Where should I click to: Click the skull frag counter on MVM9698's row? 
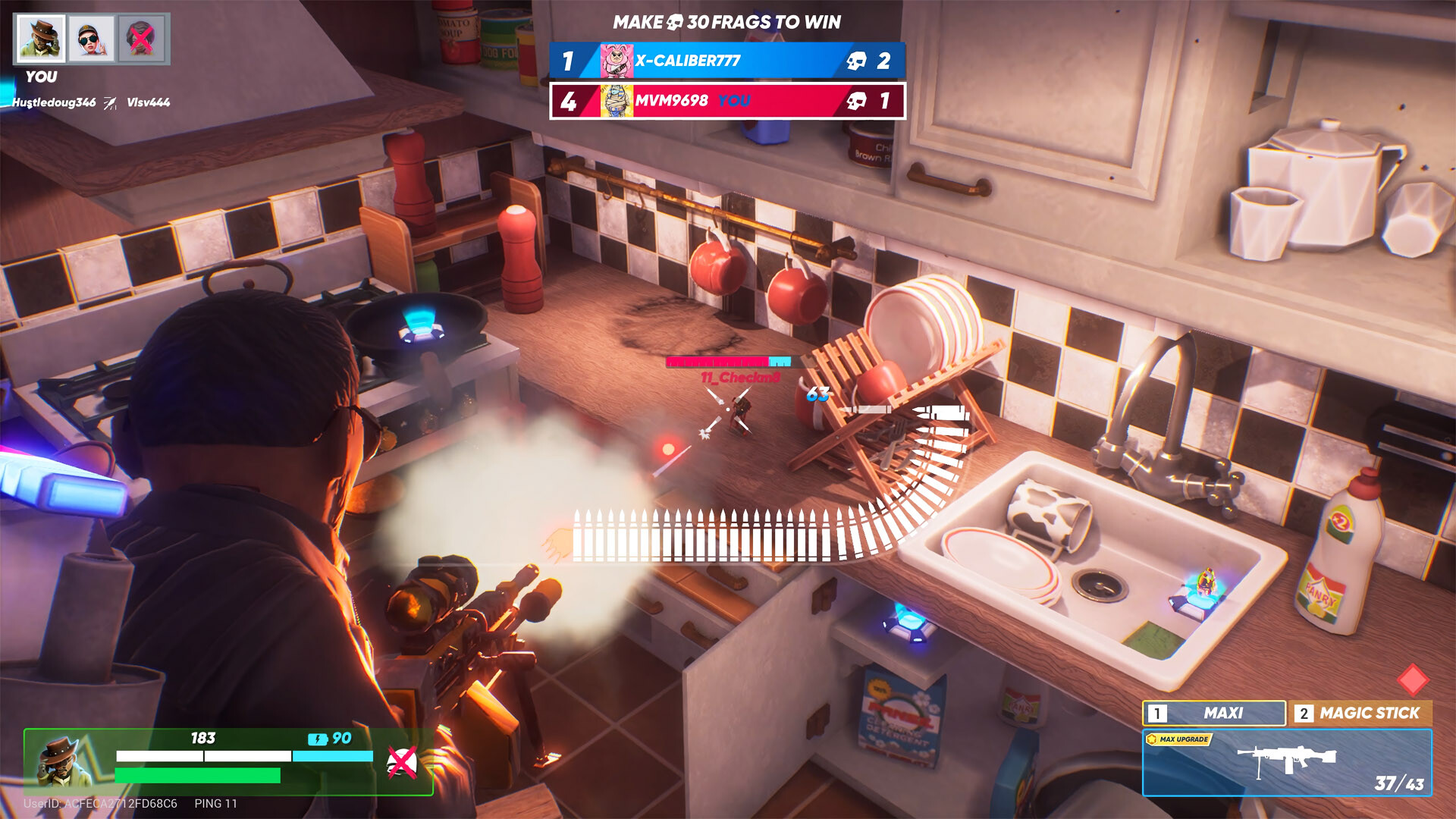click(x=857, y=99)
